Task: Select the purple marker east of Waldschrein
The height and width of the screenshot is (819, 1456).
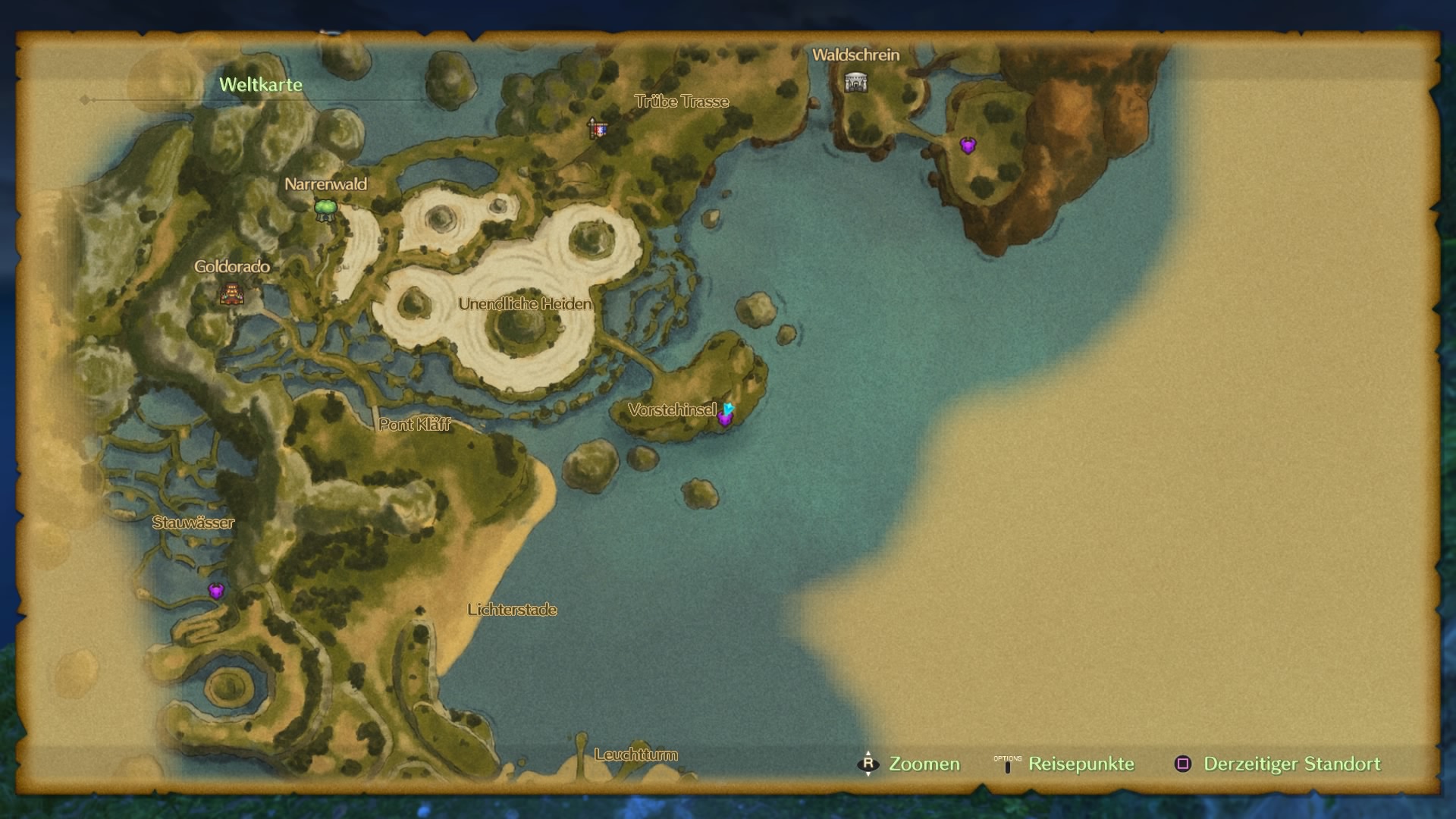Action: (968, 145)
